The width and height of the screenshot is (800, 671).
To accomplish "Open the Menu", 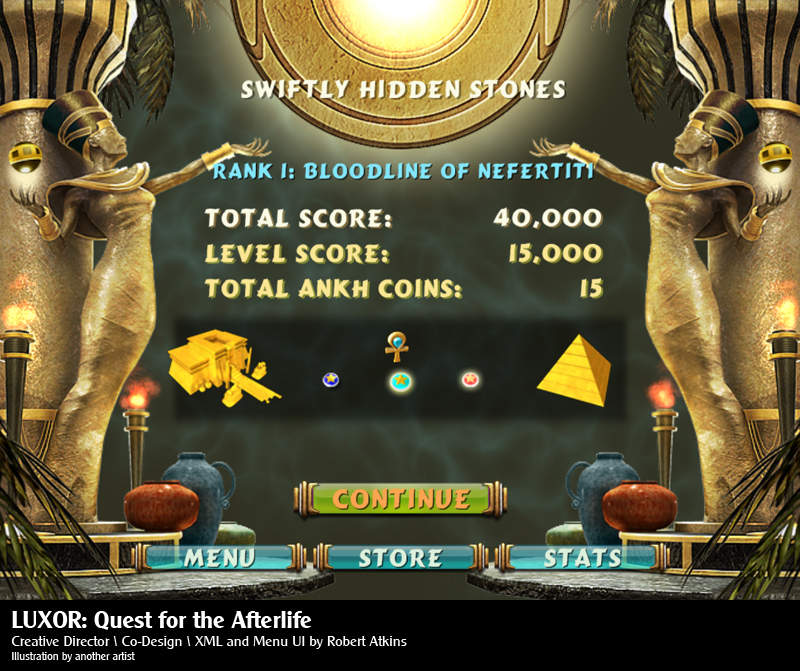I will pos(218,557).
